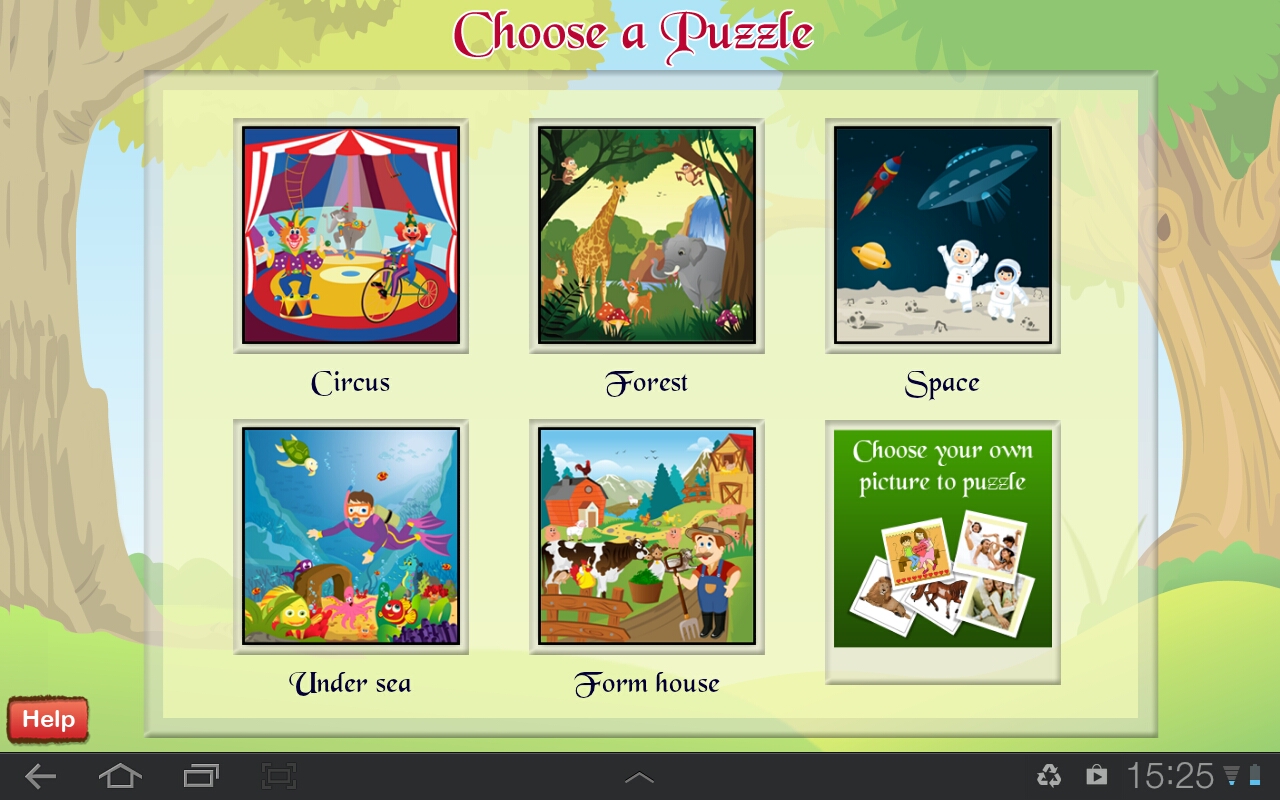Open the Space puzzle thumbnail
The image size is (1280, 800).
942,235
